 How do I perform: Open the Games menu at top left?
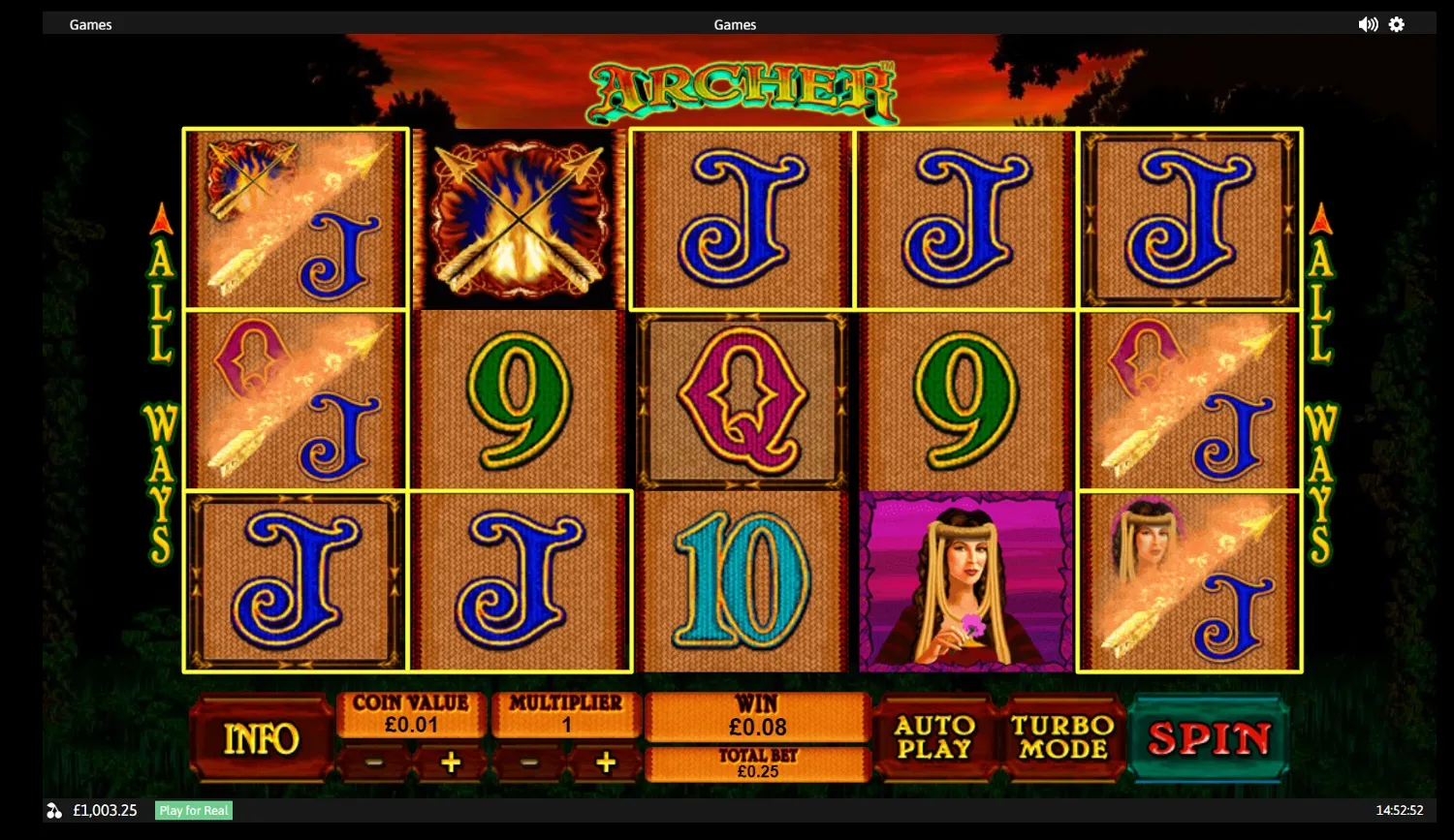click(x=90, y=24)
